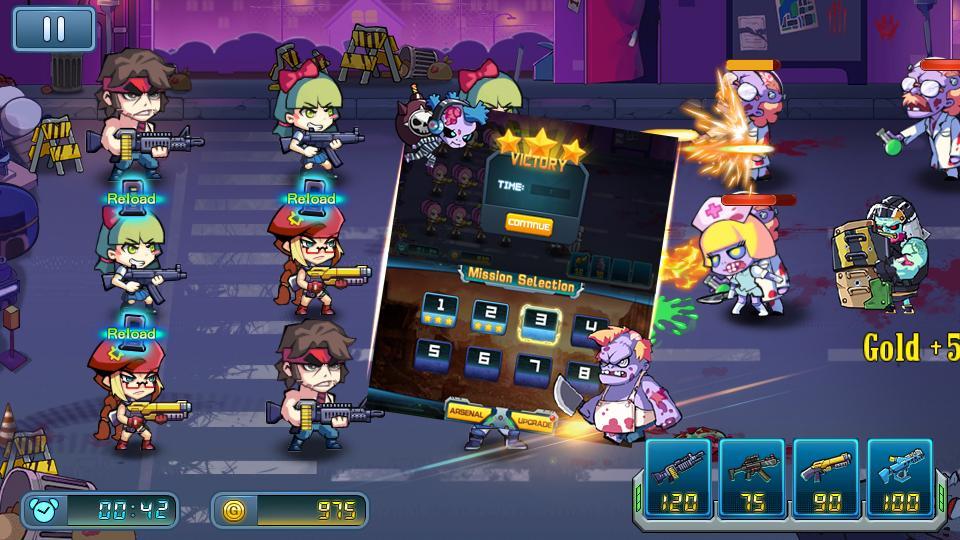Screen dimensions: 960x540
Task: Open the Upgrade screen
Action: (532, 421)
